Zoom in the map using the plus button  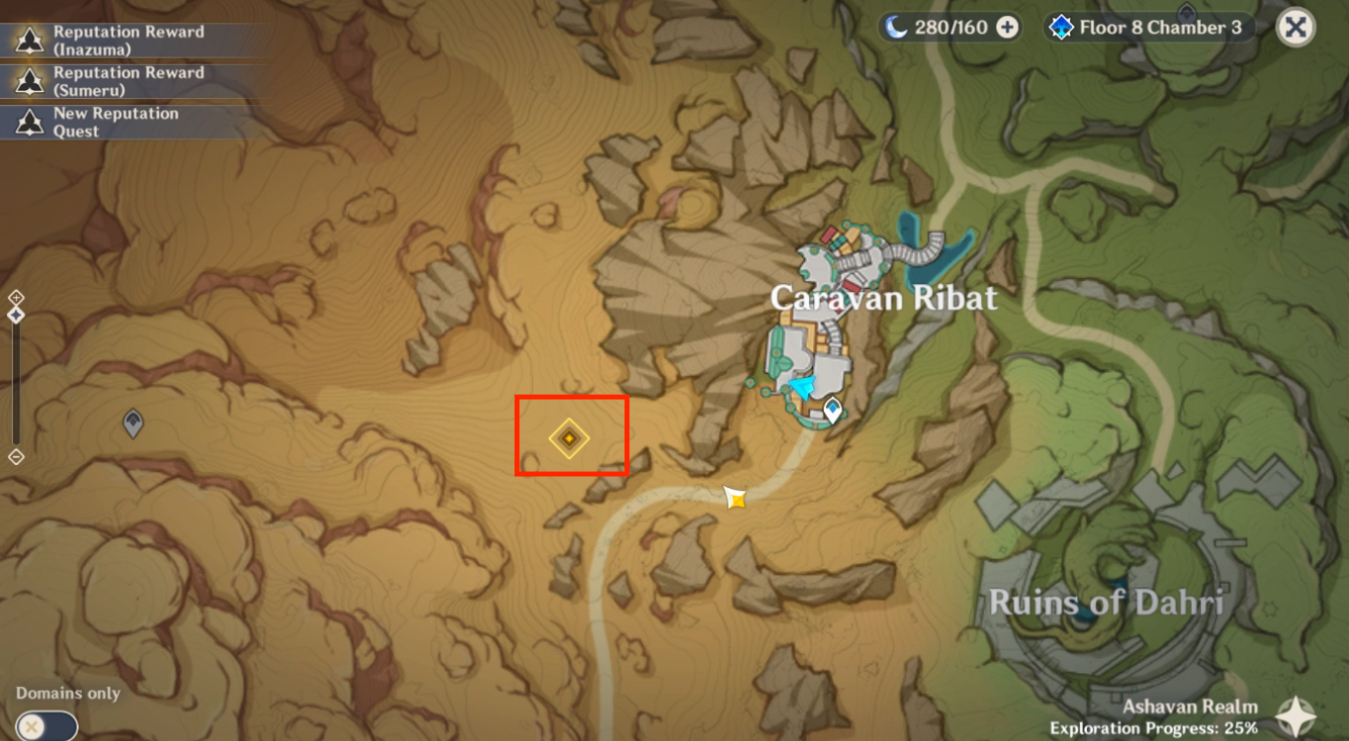[16, 297]
